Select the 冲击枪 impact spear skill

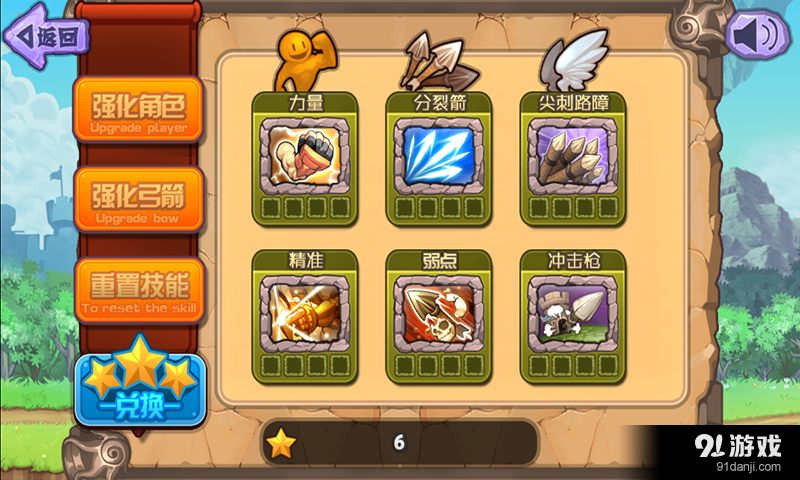click(573, 308)
